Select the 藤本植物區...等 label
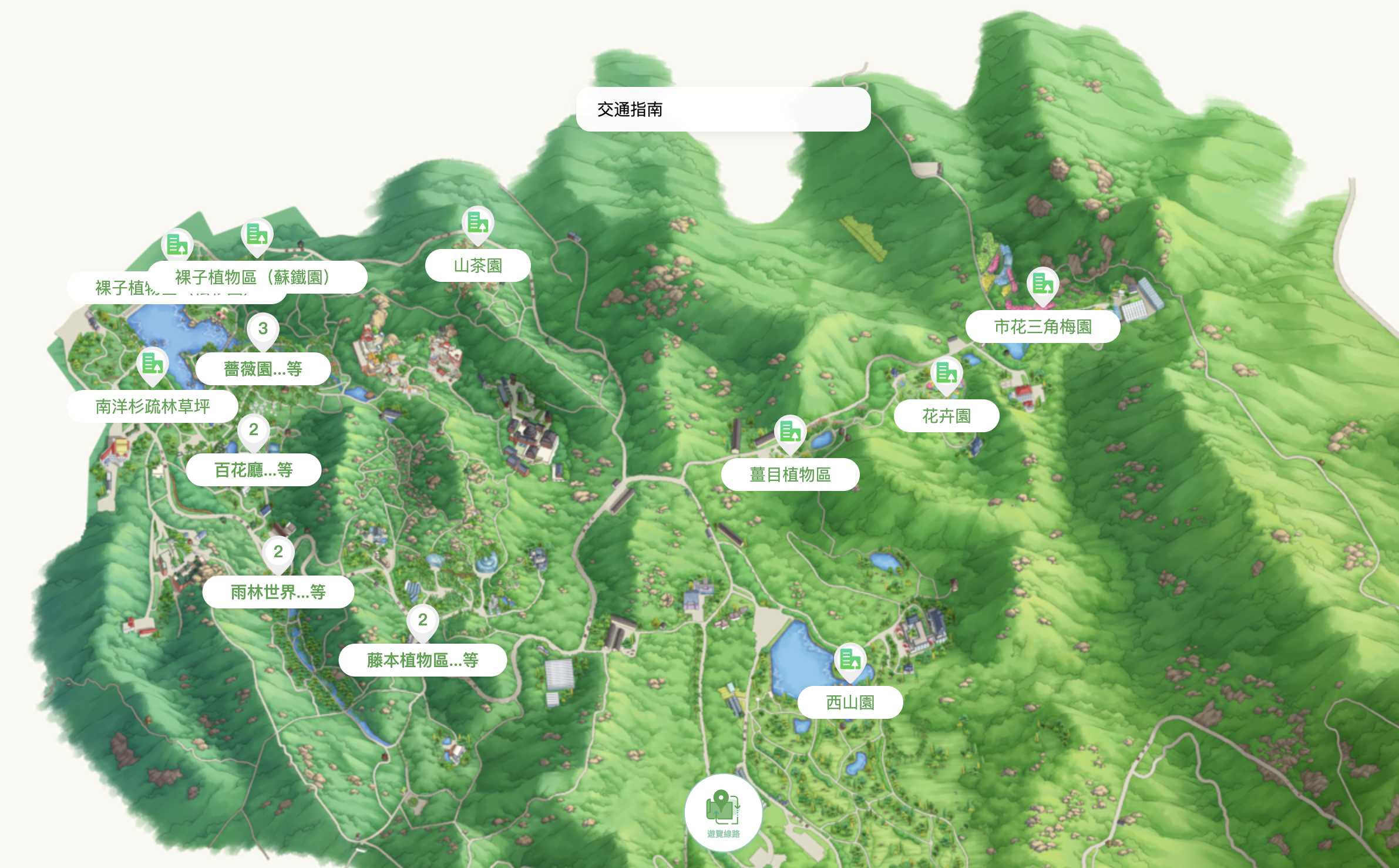Screen dimensions: 1399x868 coord(422,660)
